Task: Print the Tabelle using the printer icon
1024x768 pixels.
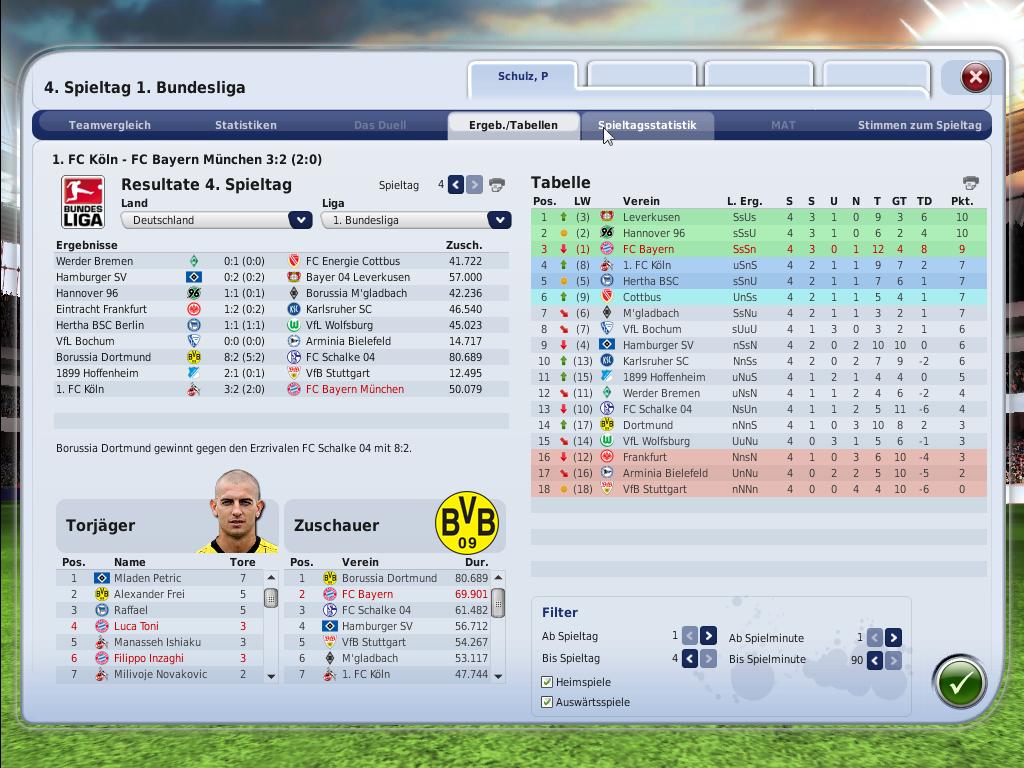Action: (969, 183)
